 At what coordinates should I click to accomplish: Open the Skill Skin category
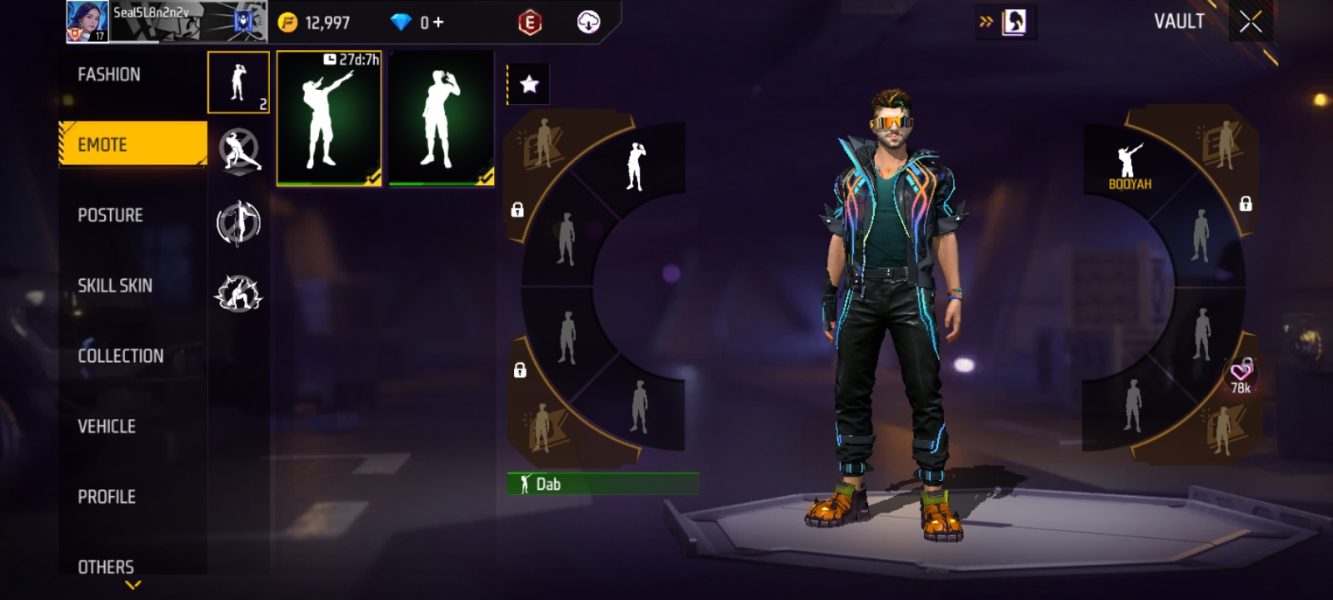[x=115, y=286]
